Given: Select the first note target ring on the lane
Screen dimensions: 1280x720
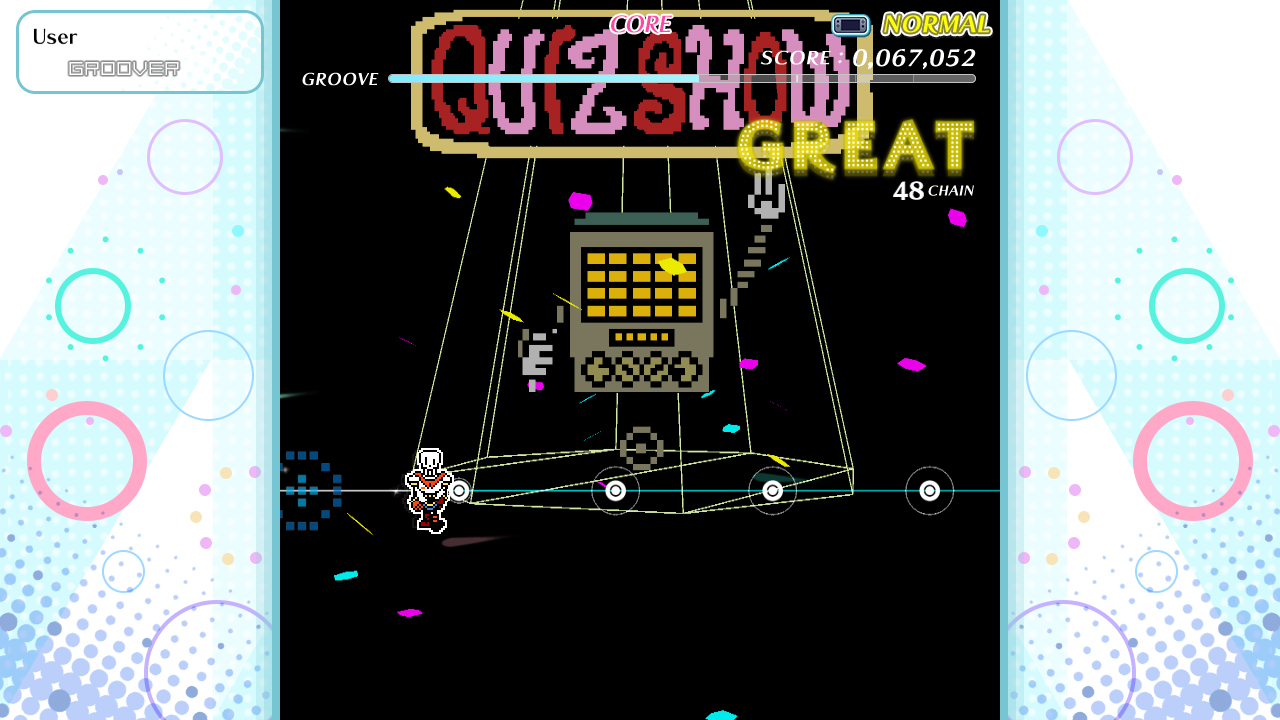Looking at the screenshot, I should (461, 491).
